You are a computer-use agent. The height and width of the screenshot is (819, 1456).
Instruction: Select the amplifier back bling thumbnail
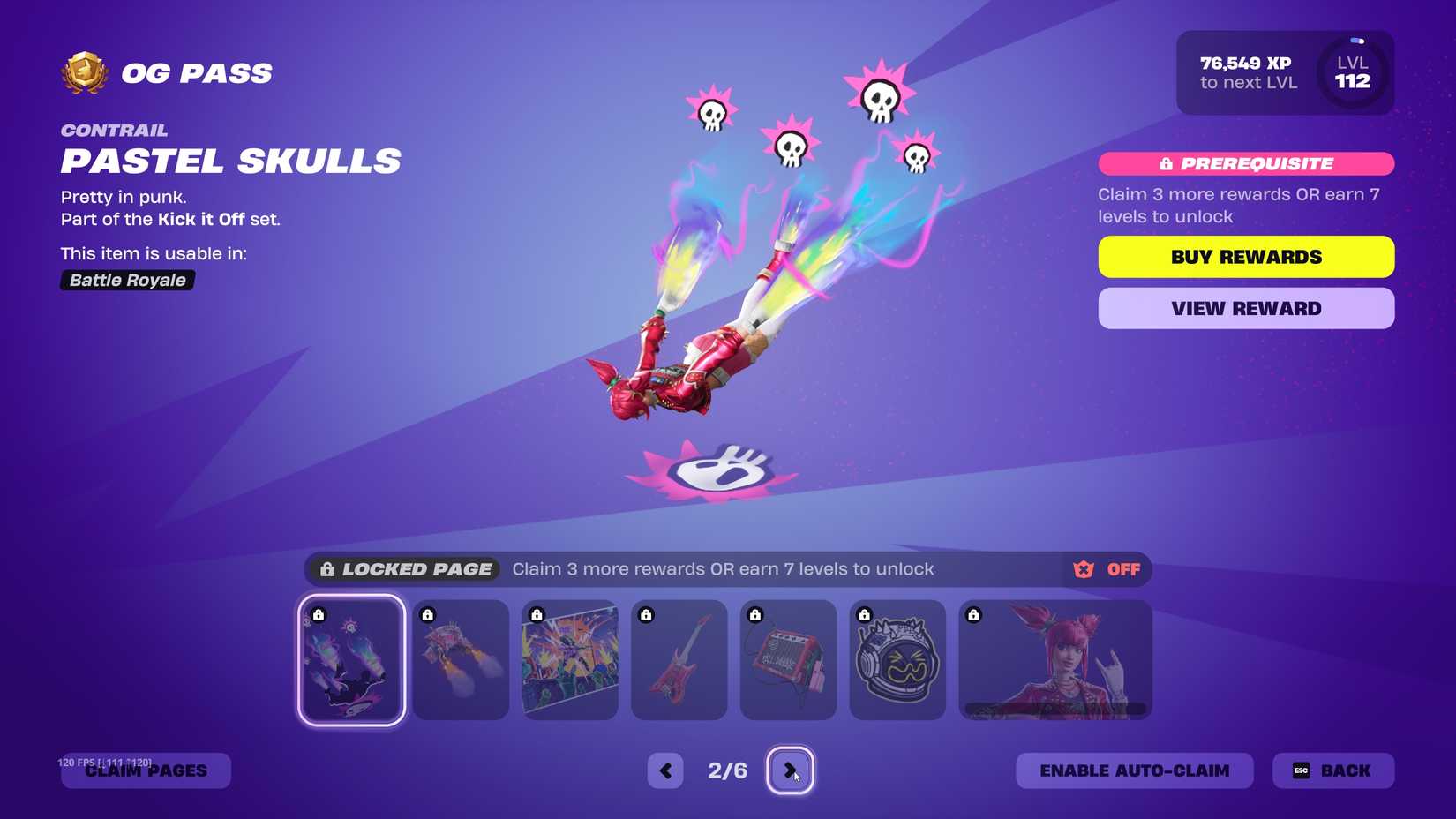[788, 659]
